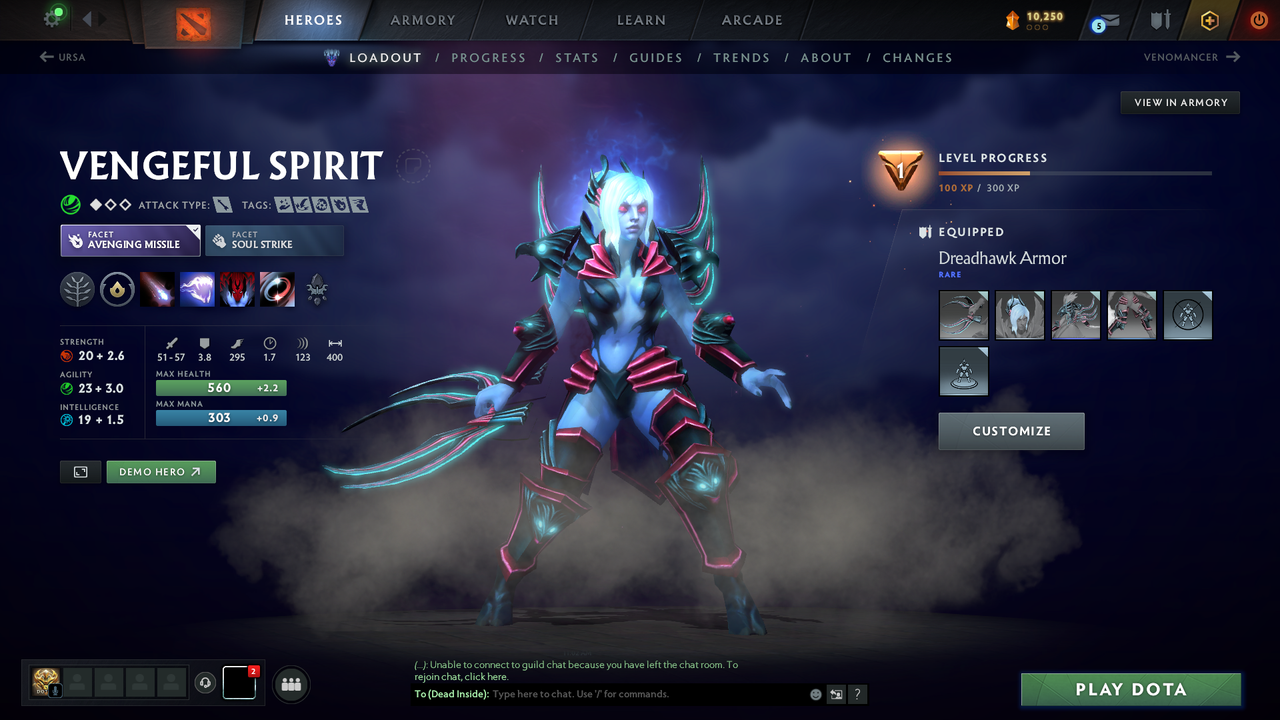
Task: Click the Demo Hero button
Action: [160, 471]
